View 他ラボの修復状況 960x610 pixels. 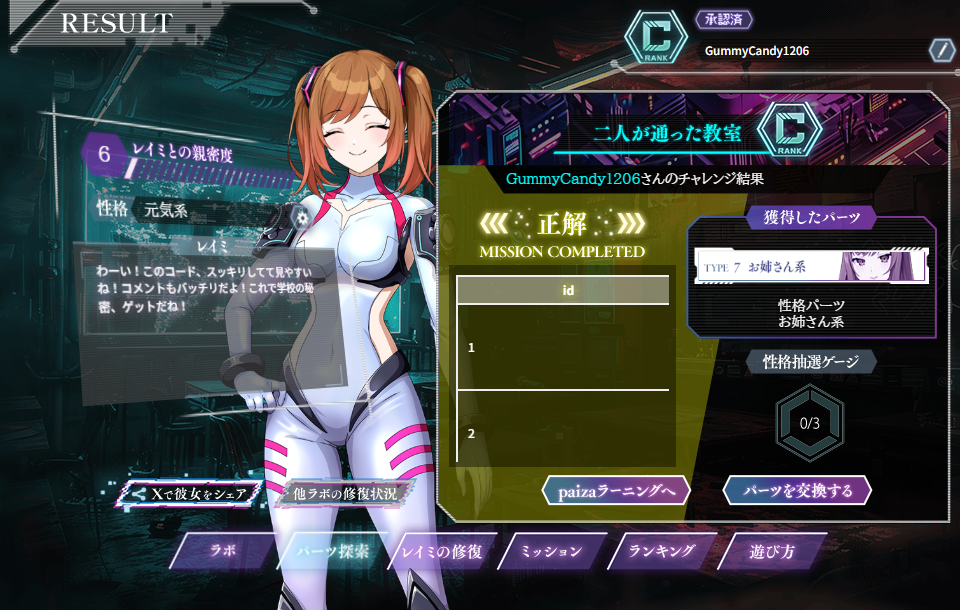(345, 494)
